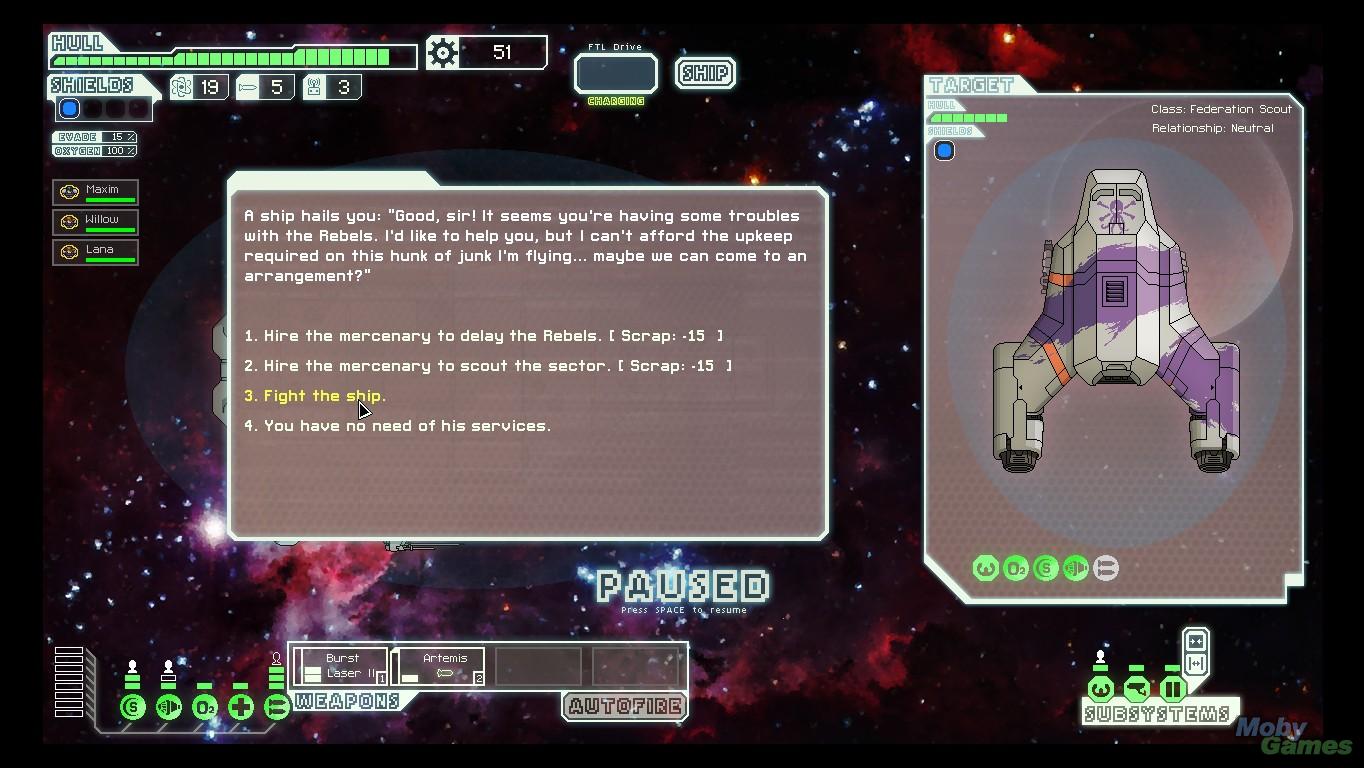Select the Burst Laser II weapon
This screenshot has height=768, width=1364.
point(342,665)
